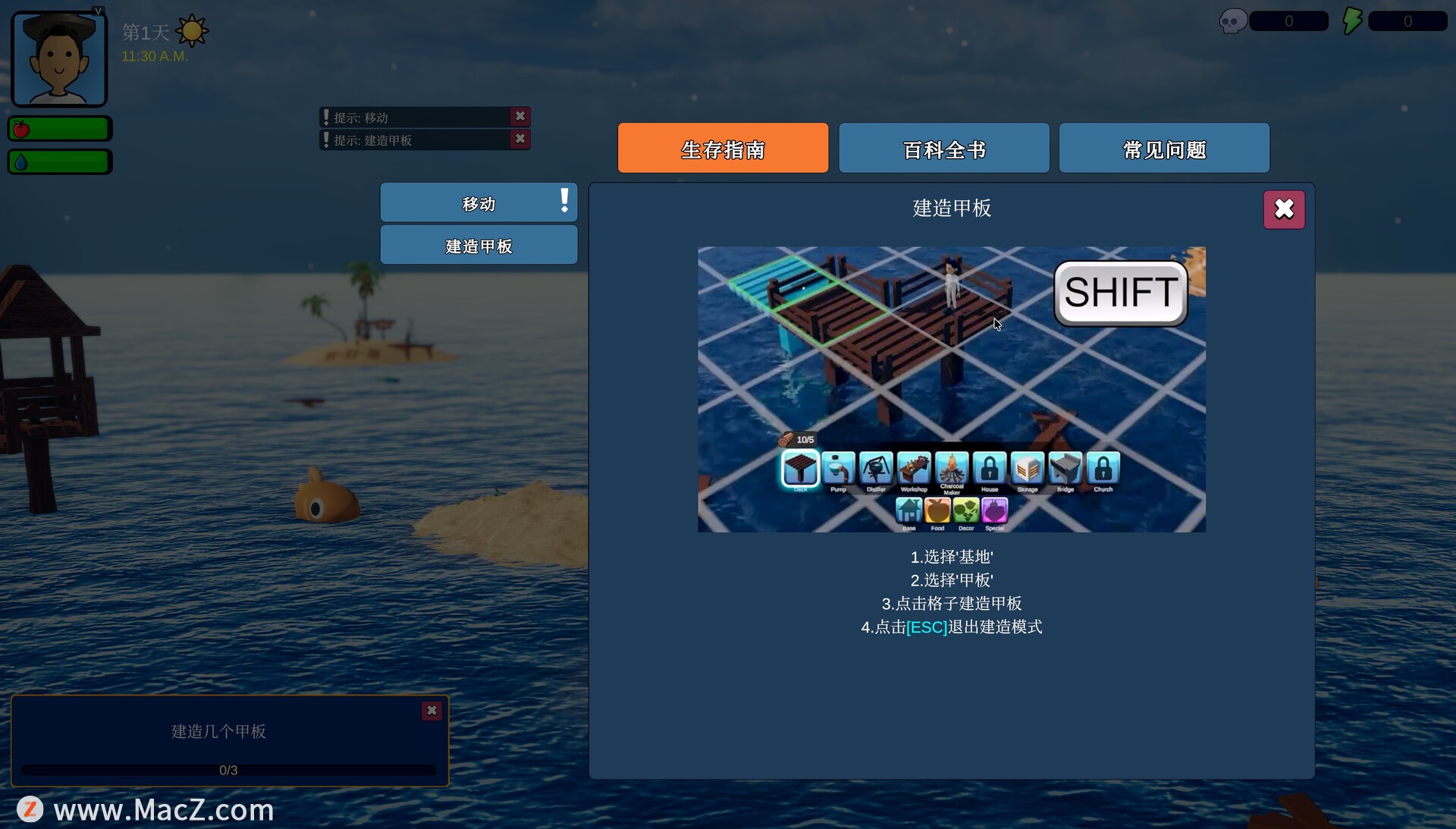Dismiss the 提示: 建造甲板 notification

[x=520, y=140]
